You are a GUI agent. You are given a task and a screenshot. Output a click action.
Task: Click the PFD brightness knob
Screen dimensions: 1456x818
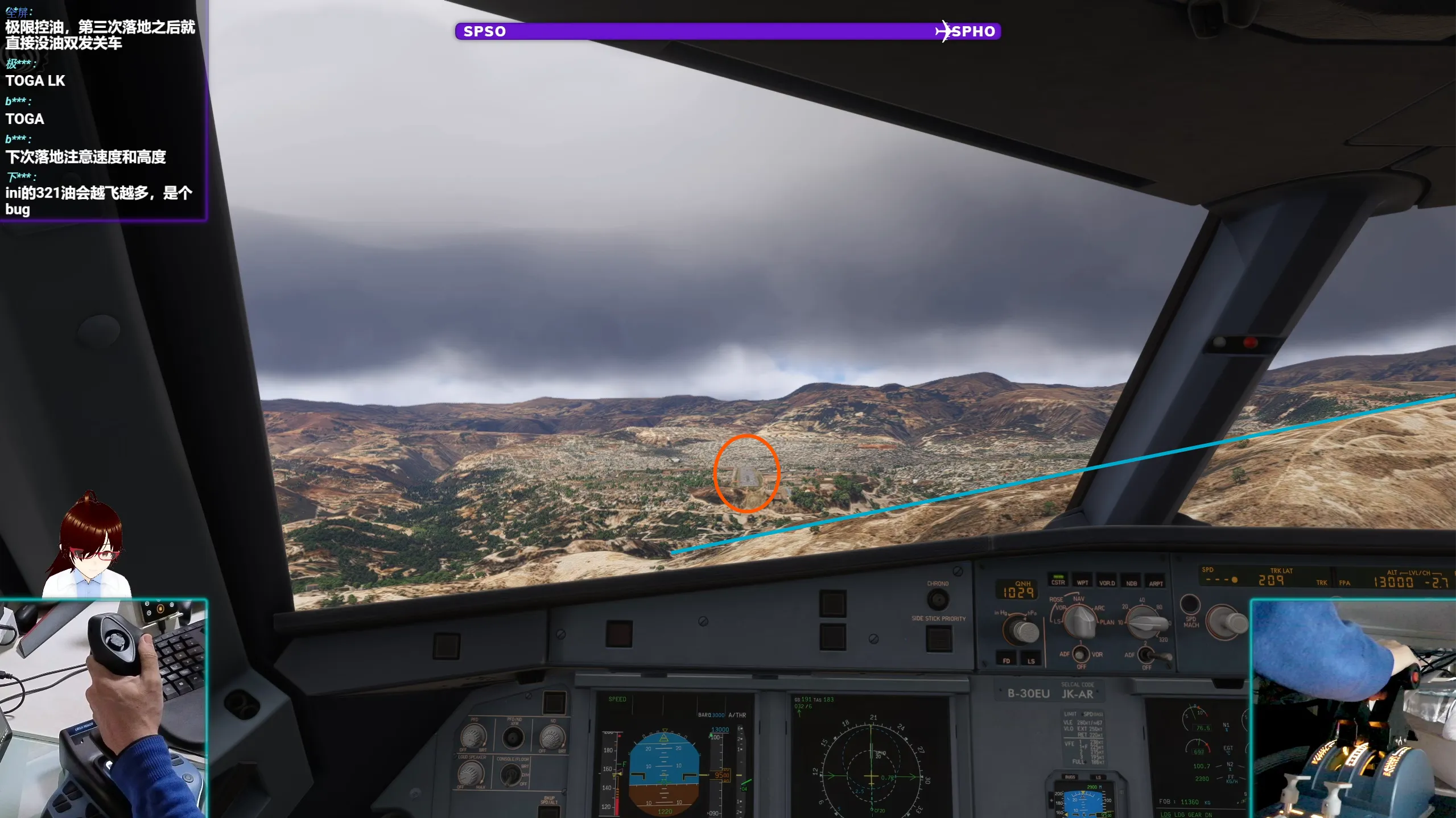click(x=473, y=737)
